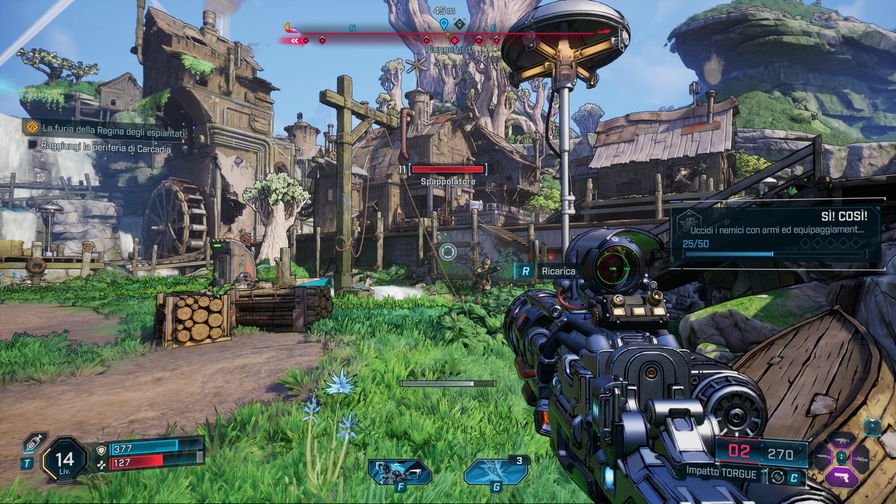This screenshot has height=504, width=896.
Task: Equip the right weapon slot sniper rifle
Action: coord(861,459)
